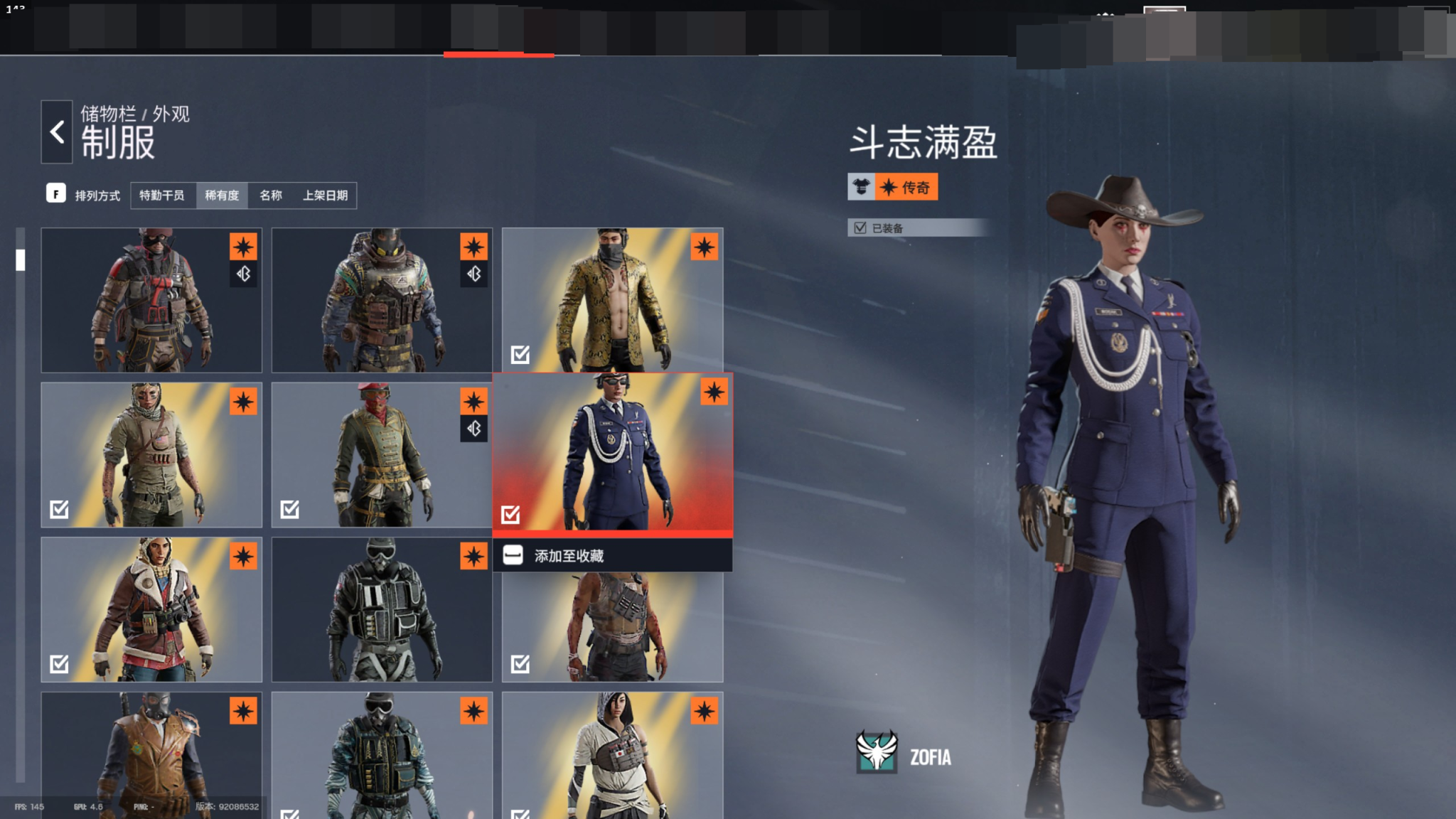The image size is (1456, 819).
Task: Go back using the left arrow button
Action: (x=57, y=132)
